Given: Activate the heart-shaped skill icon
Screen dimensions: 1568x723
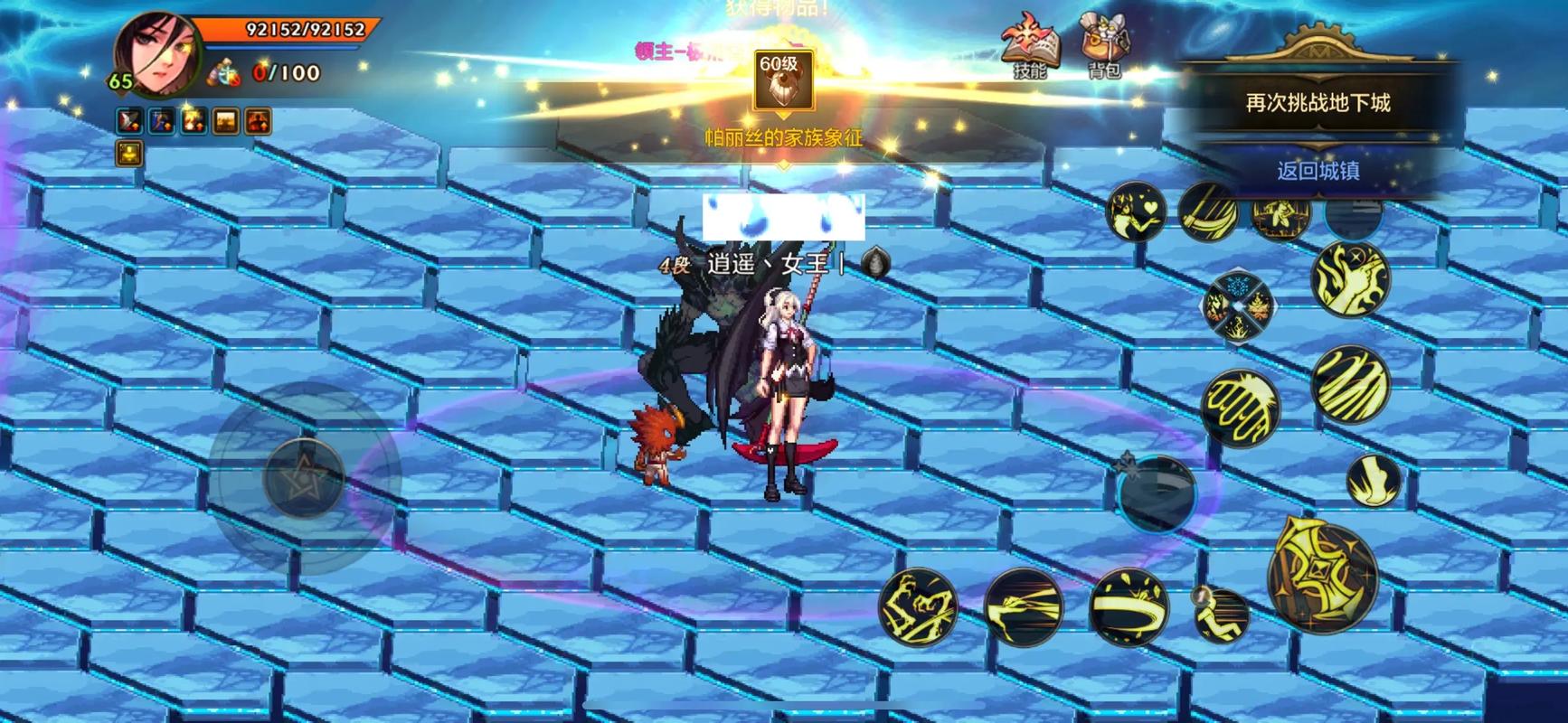Looking at the screenshot, I should (x=1133, y=212).
